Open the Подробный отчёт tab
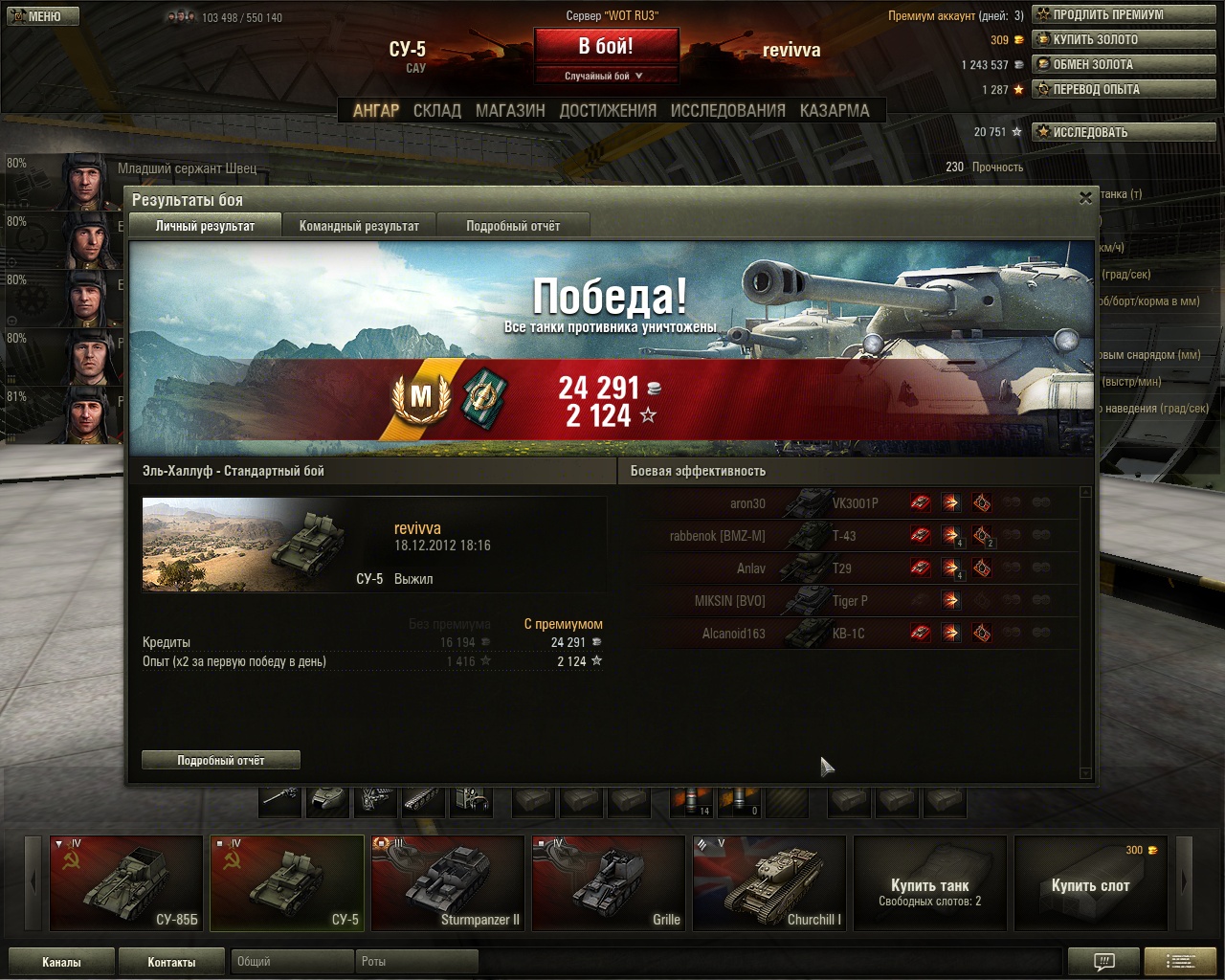Image resolution: width=1225 pixels, height=980 pixels. pyautogui.click(x=513, y=226)
